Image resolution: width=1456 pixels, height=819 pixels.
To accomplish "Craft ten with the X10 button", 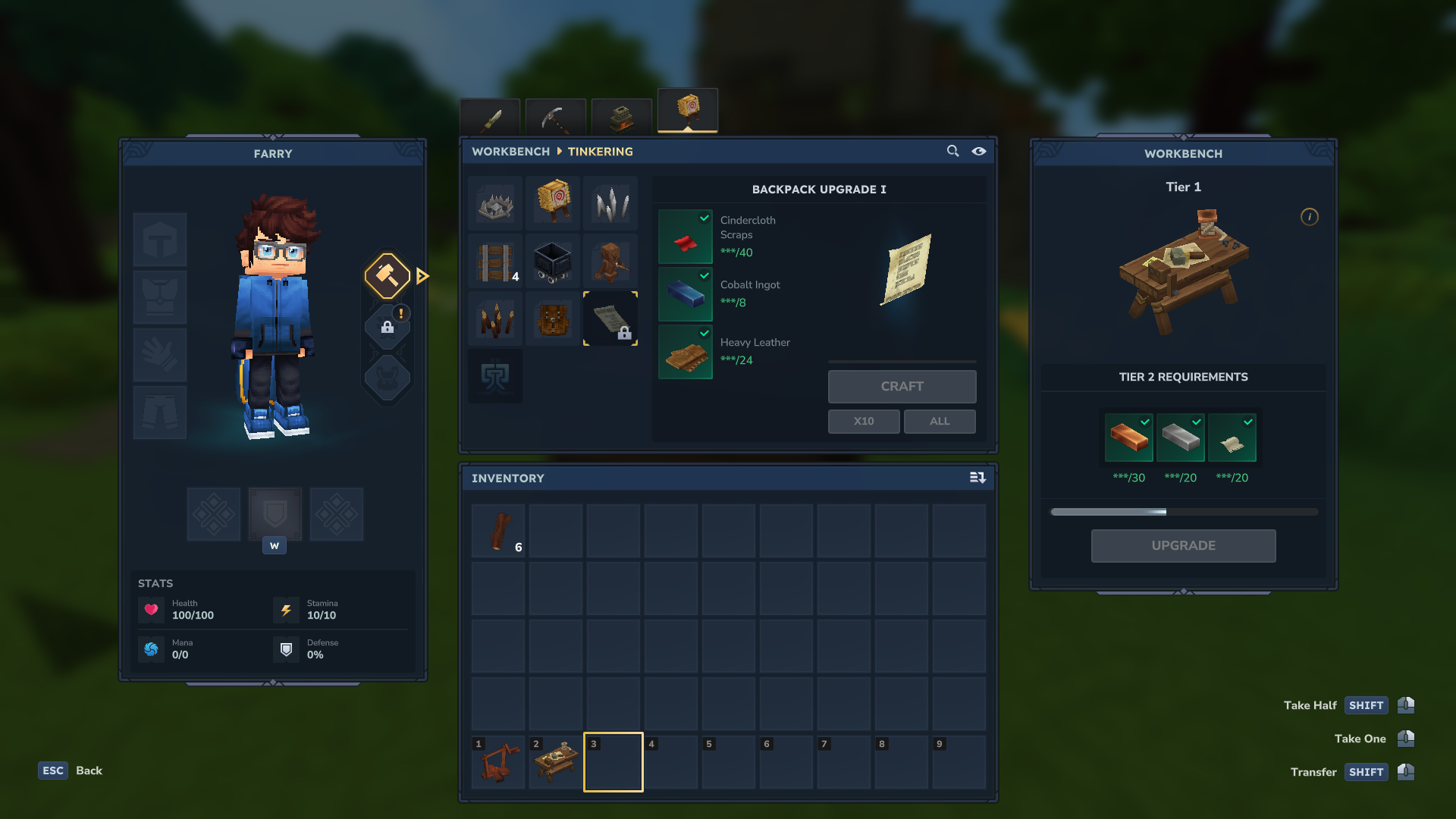I will point(864,422).
